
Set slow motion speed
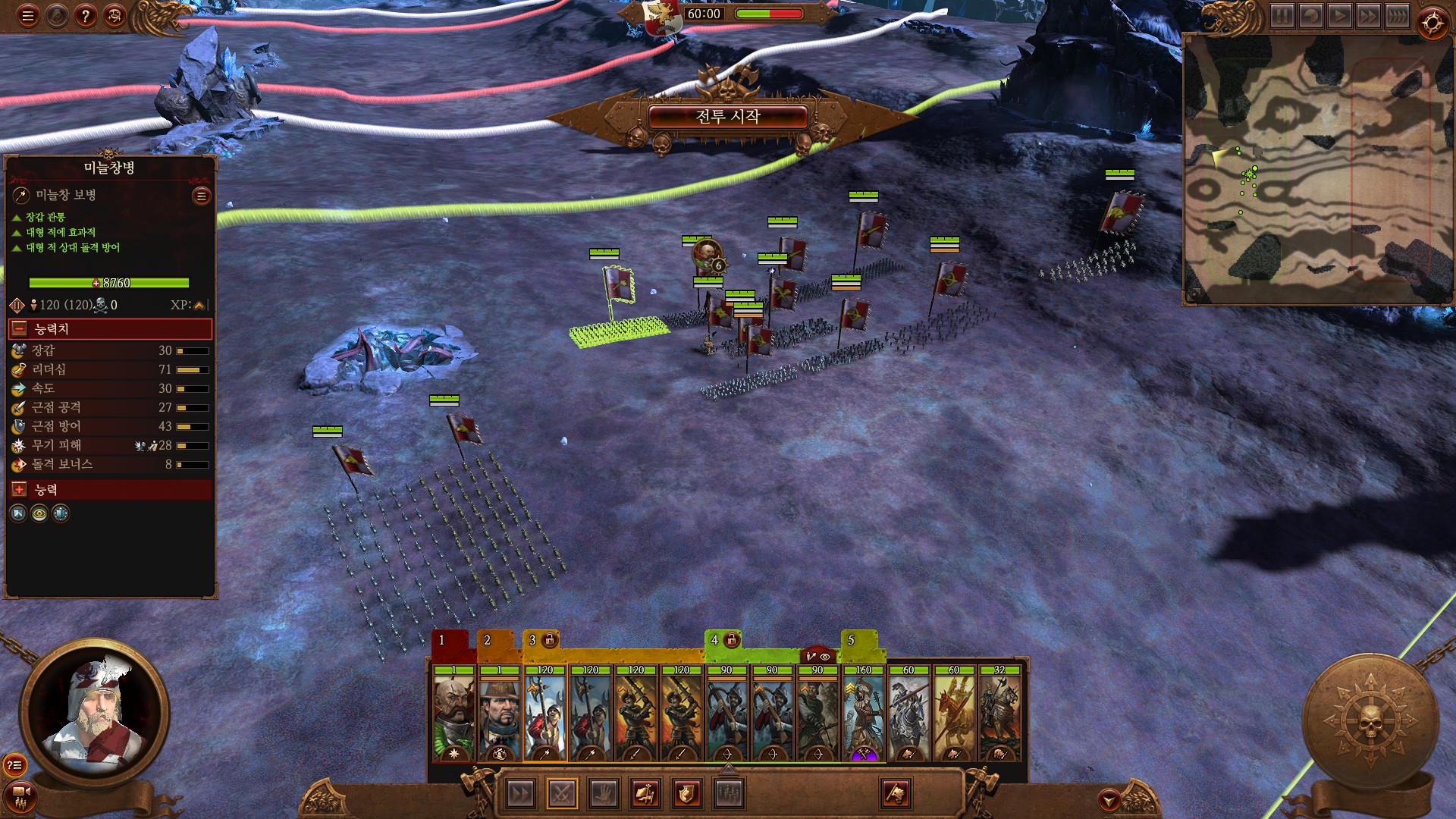(1310, 16)
